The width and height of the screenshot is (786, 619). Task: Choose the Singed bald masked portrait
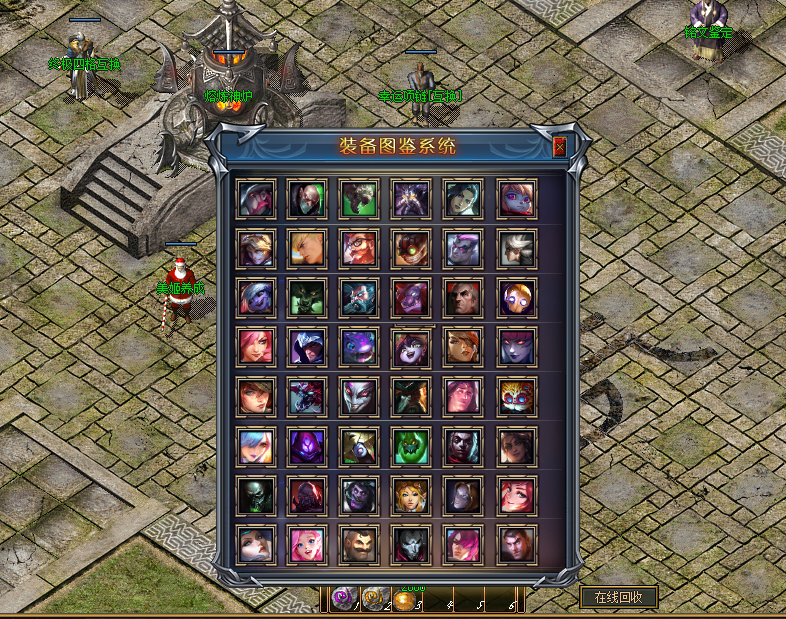coord(307,199)
